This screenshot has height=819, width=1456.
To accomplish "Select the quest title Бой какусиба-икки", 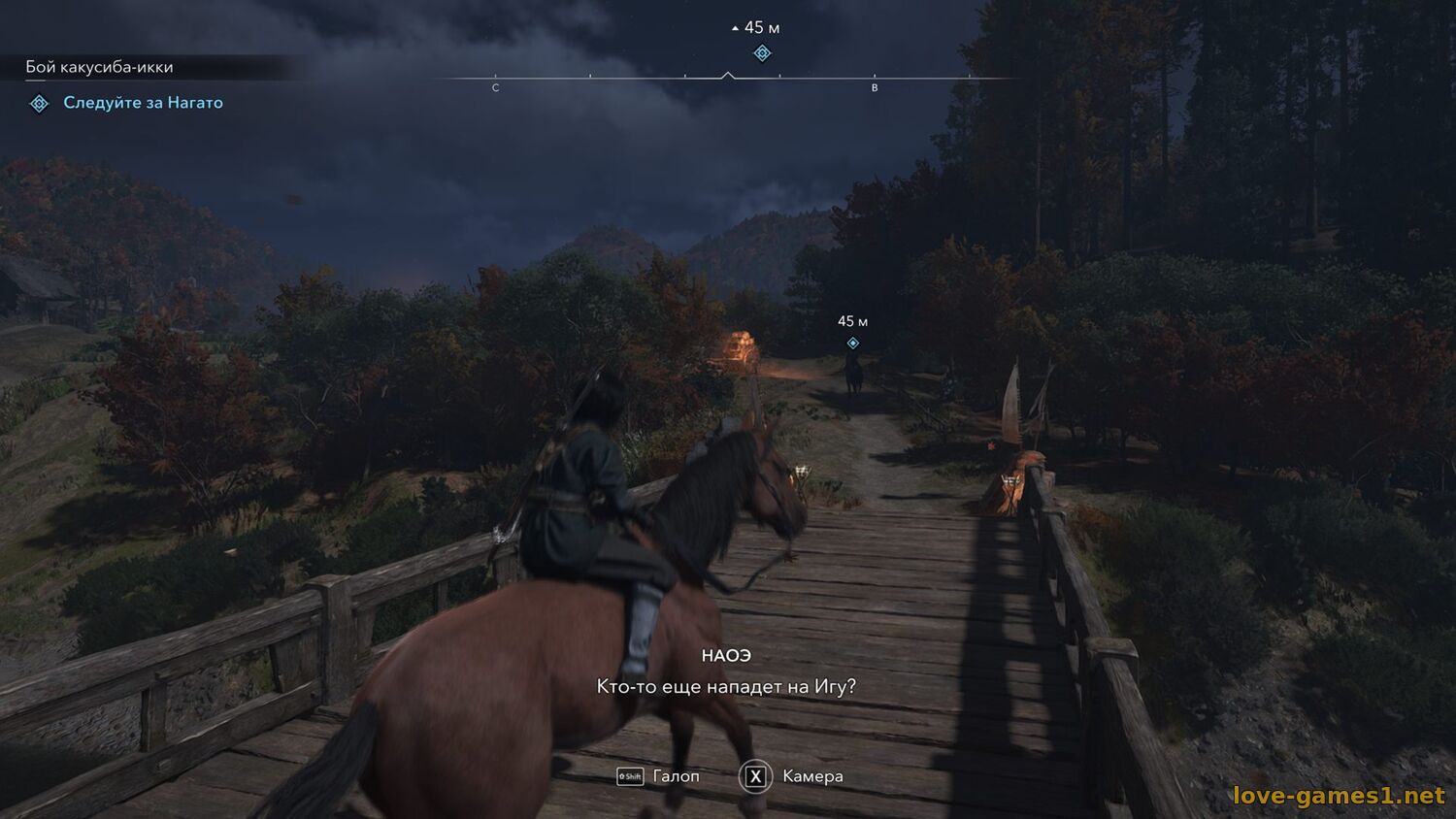I will [99, 67].
